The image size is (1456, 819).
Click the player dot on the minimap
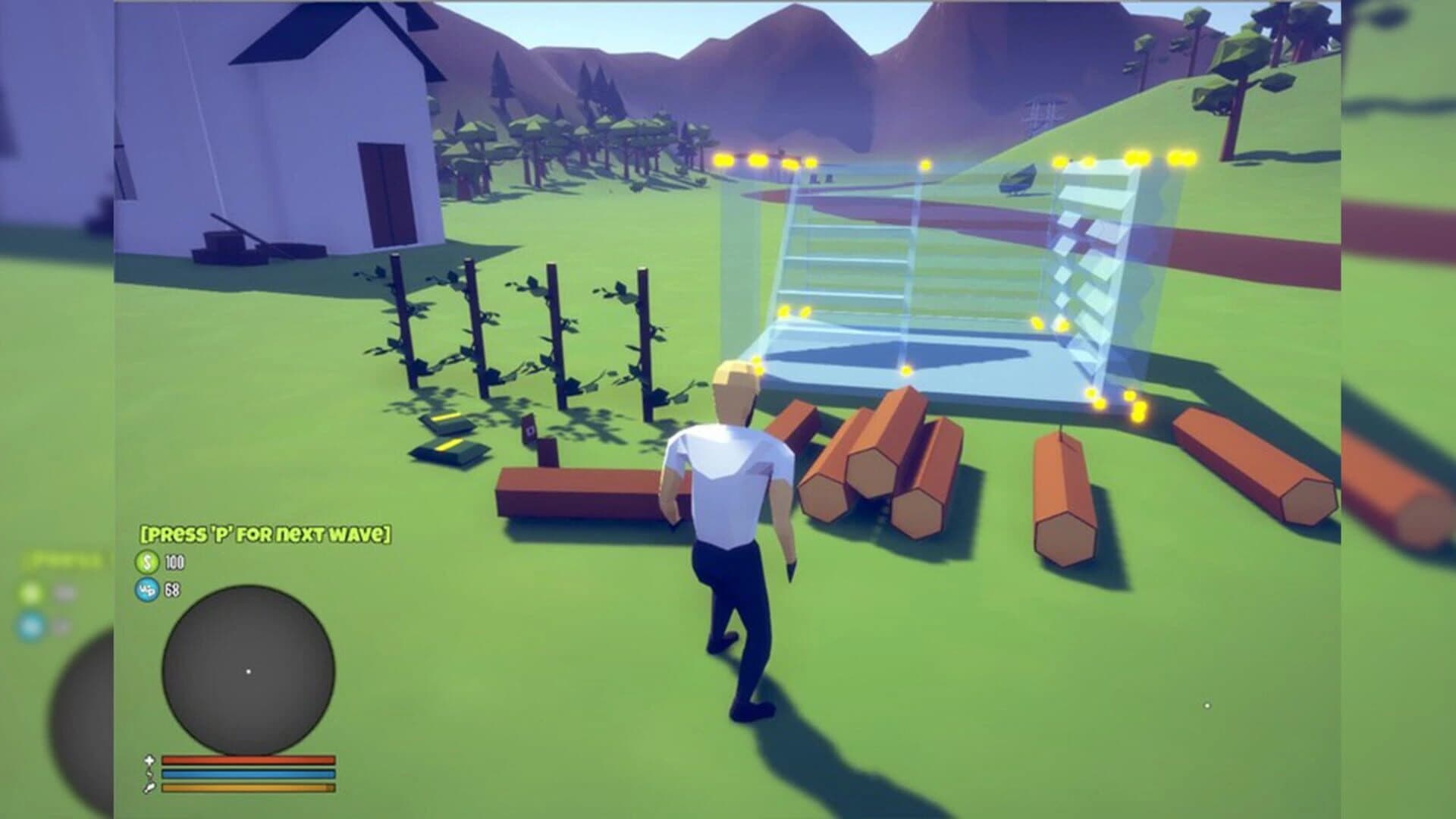click(249, 671)
